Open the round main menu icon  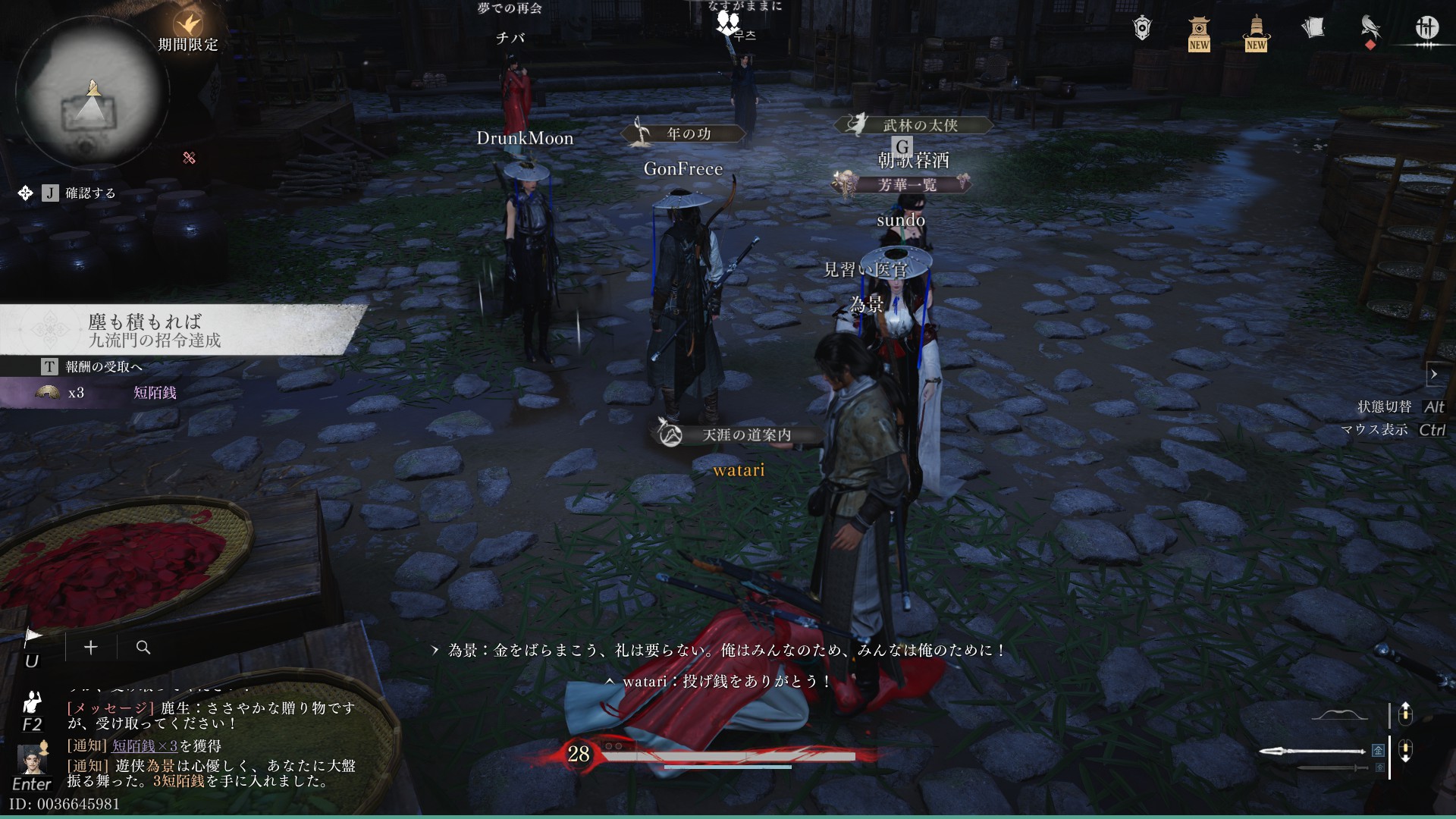pyautogui.click(x=1426, y=29)
